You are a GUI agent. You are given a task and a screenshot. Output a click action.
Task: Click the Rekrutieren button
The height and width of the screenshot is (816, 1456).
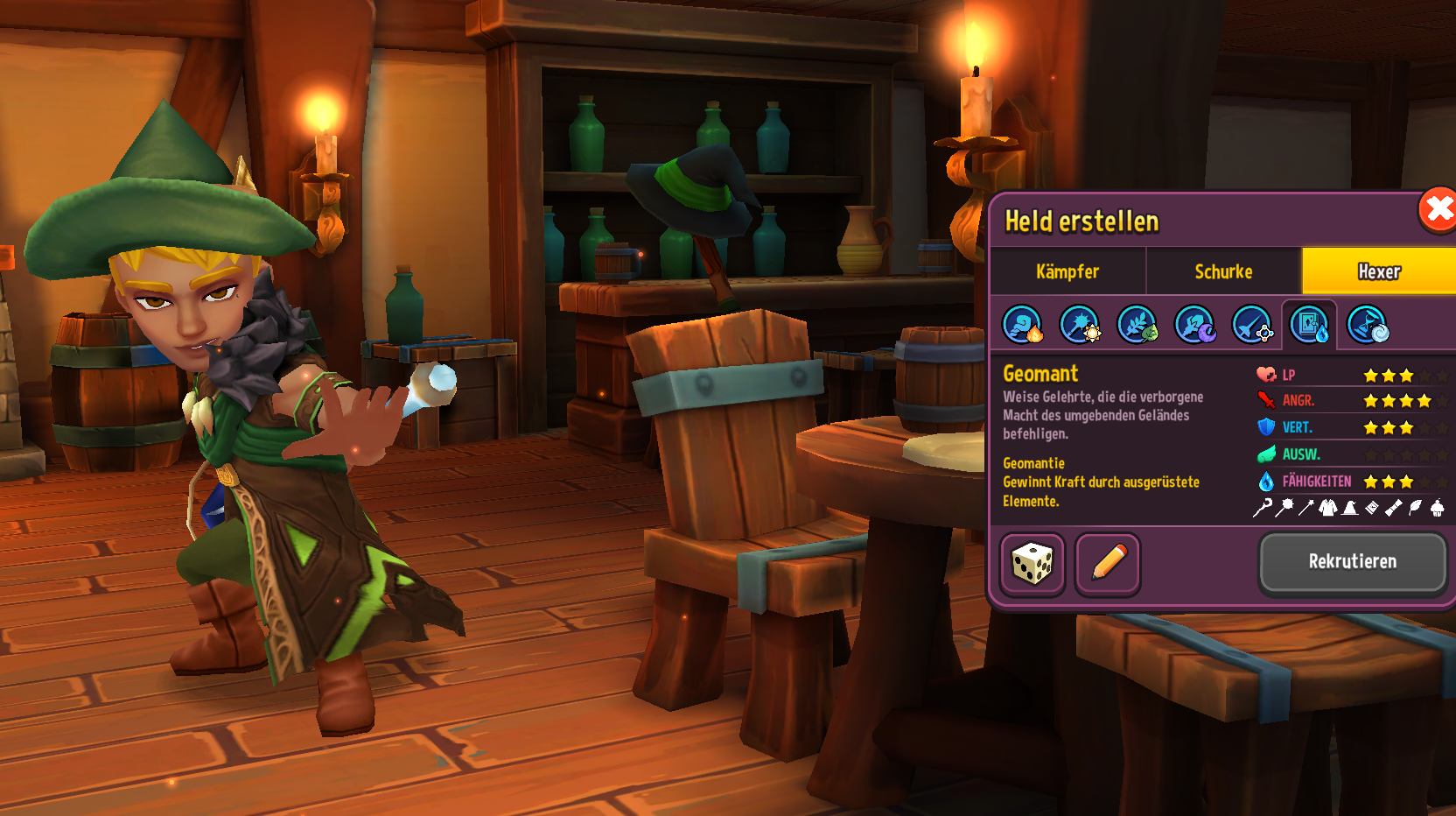(x=1352, y=562)
